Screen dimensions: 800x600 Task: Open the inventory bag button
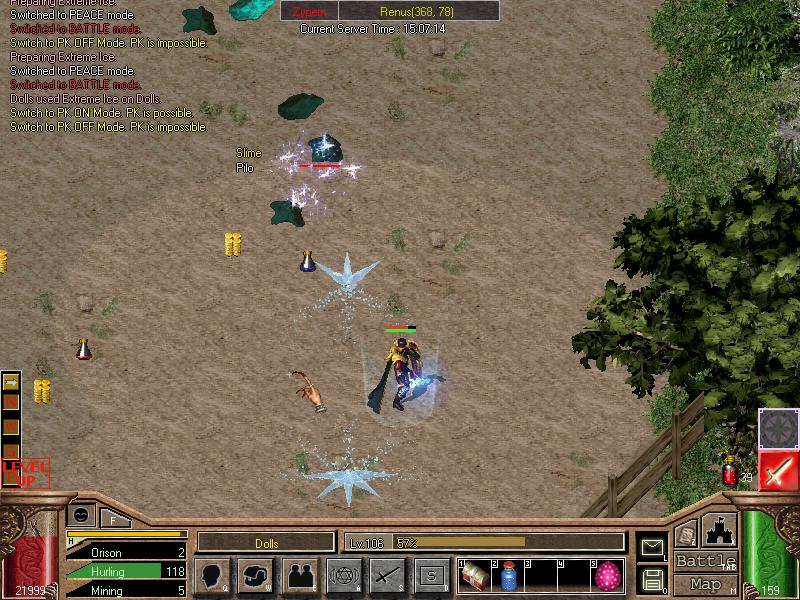point(256,575)
